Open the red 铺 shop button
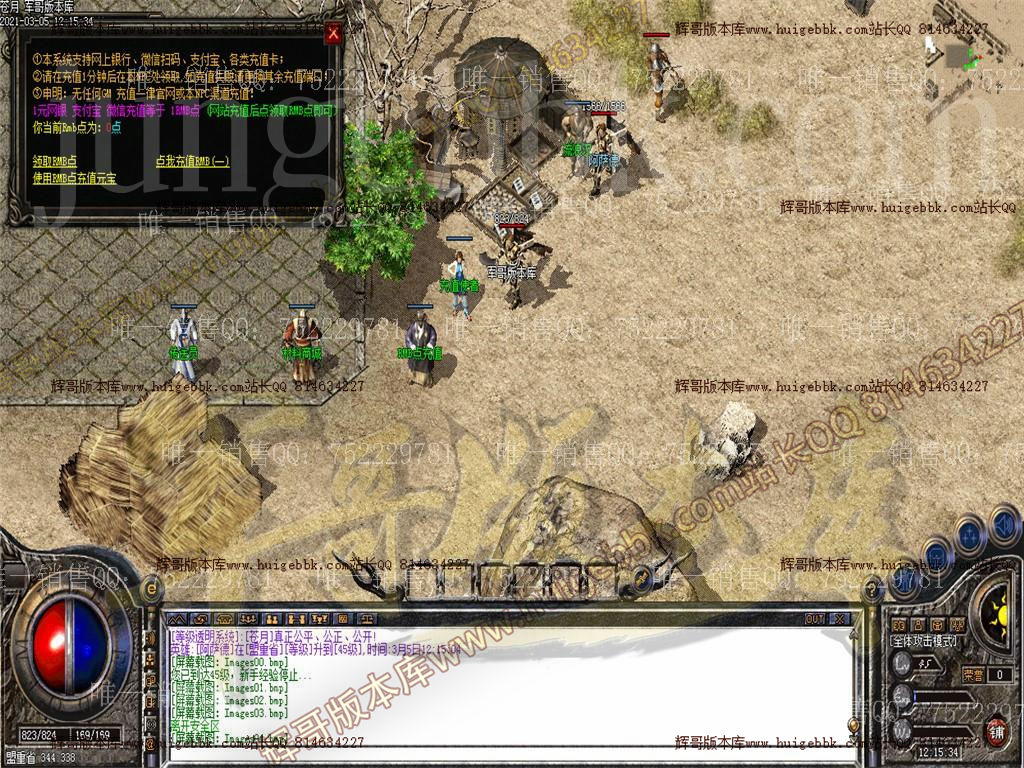This screenshot has height=768, width=1024. [x=997, y=732]
